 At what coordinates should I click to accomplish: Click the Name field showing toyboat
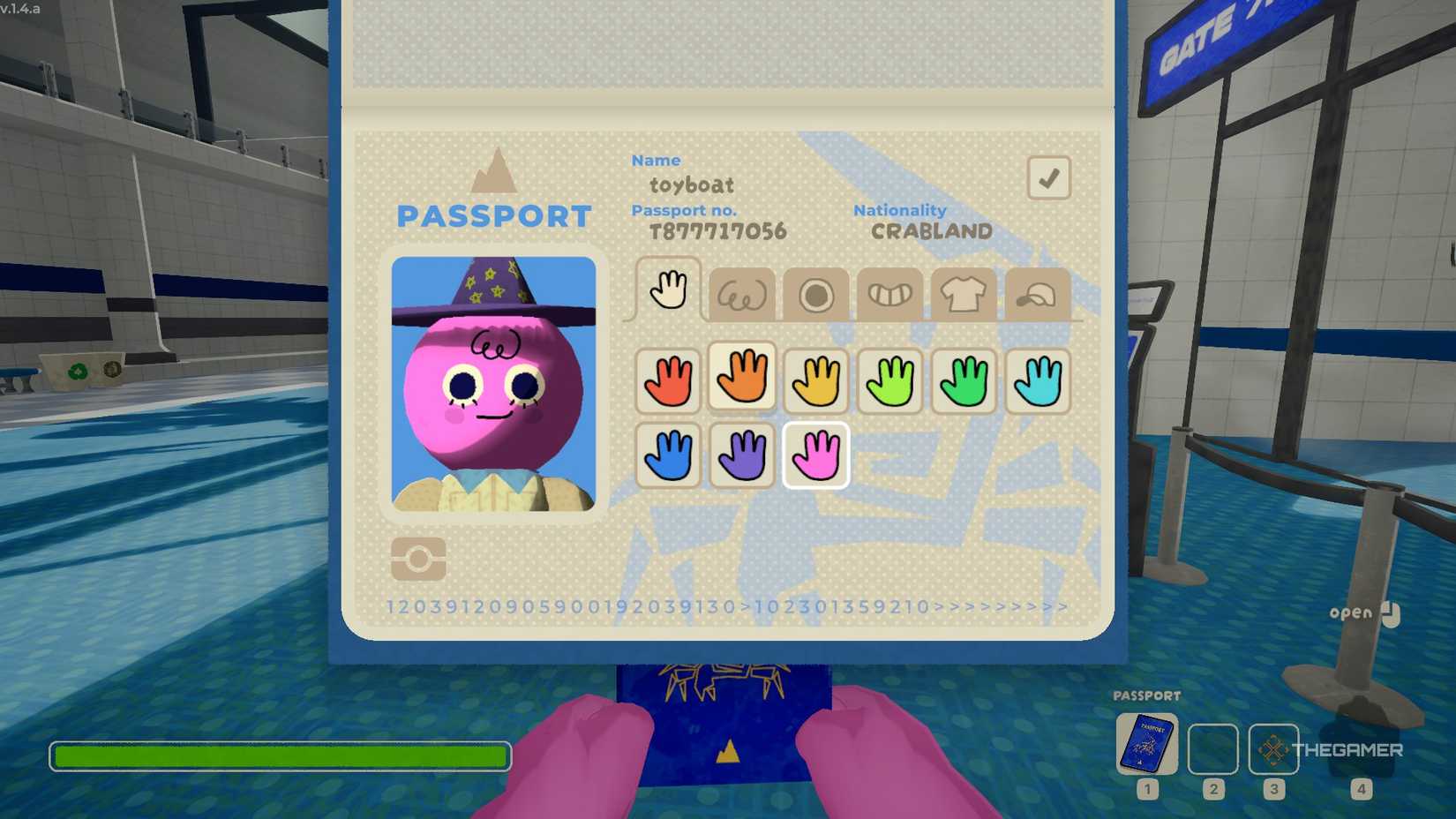point(691,185)
